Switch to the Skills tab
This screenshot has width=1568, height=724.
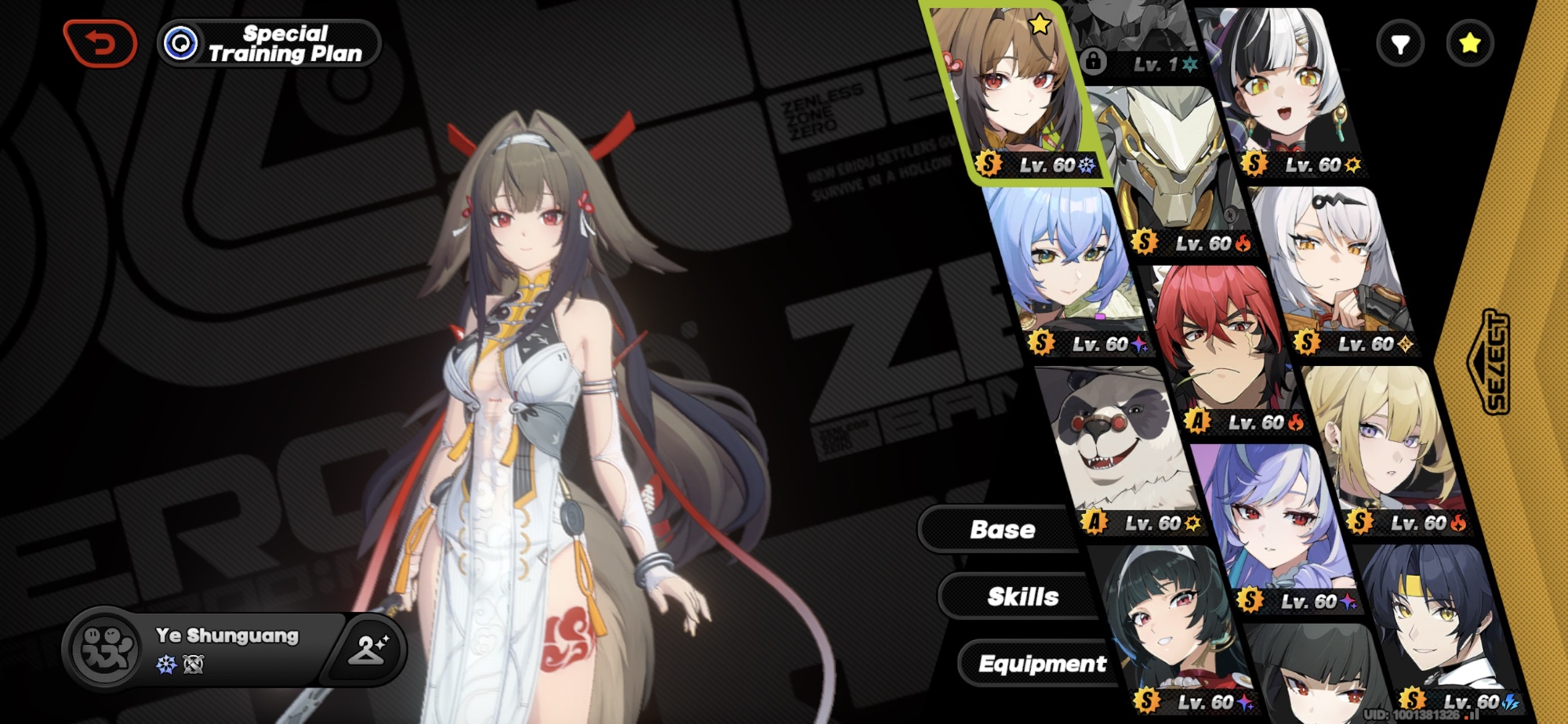[x=1022, y=597]
